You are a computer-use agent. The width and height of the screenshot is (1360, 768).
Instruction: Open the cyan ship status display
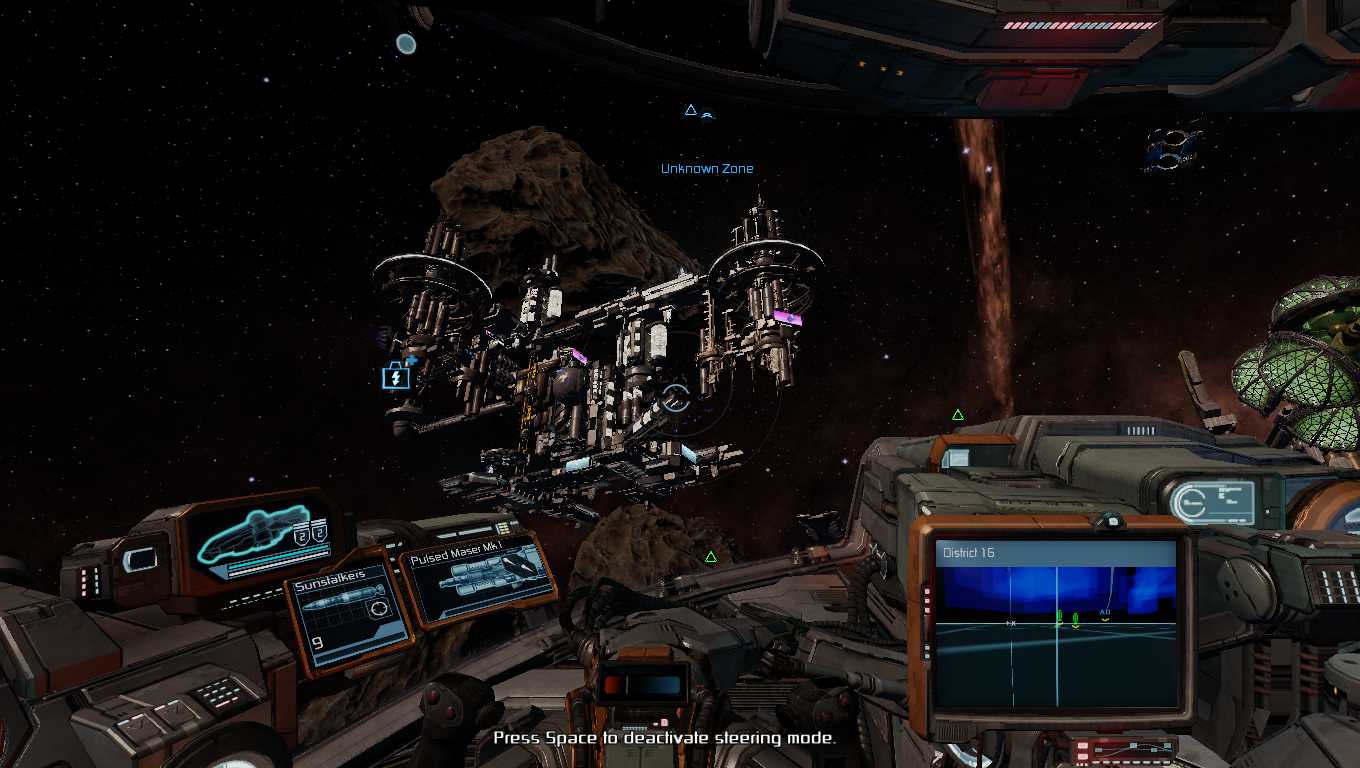[263, 541]
